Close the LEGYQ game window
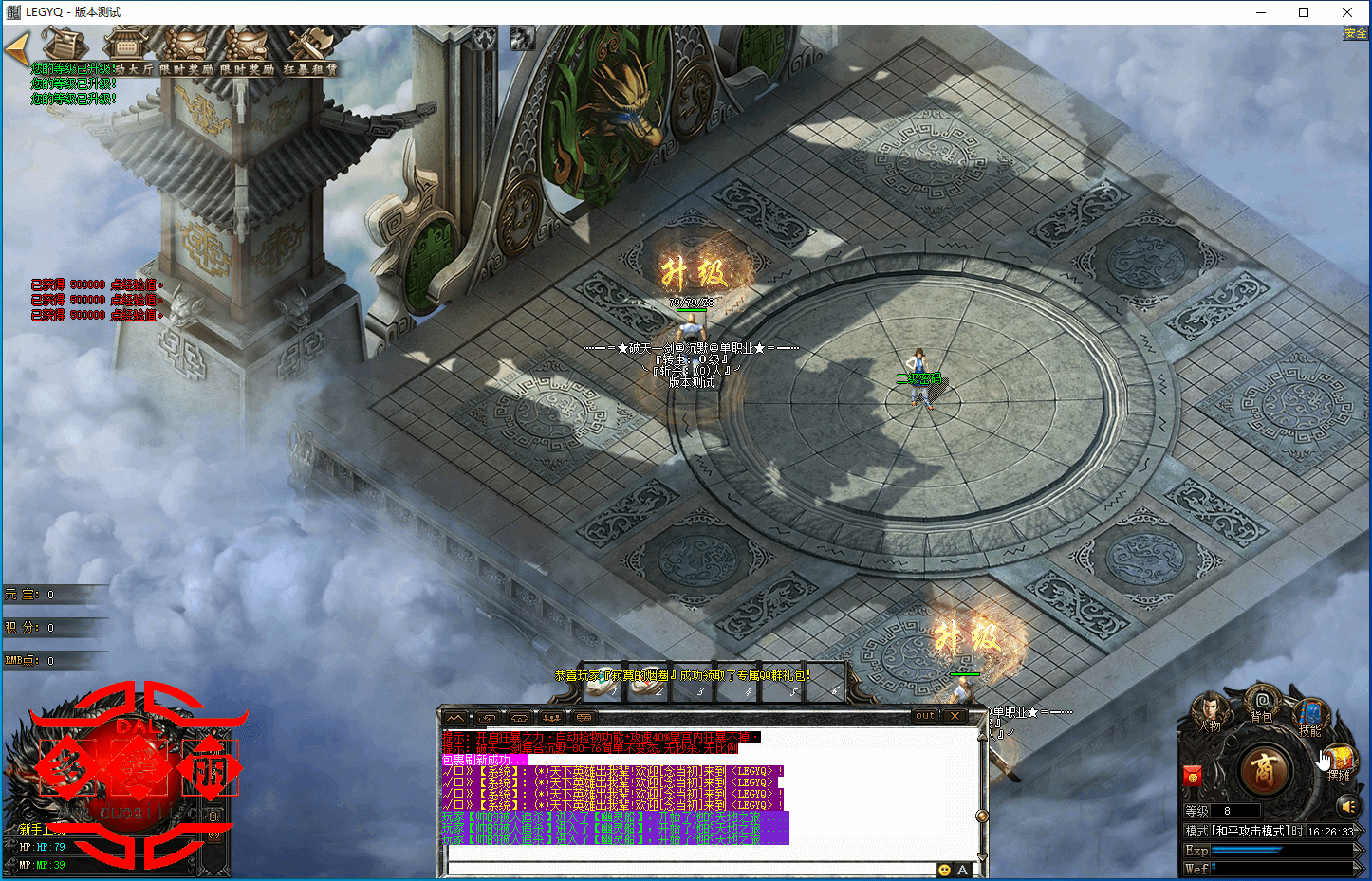Screen dimensions: 1372x881 [x=1347, y=12]
